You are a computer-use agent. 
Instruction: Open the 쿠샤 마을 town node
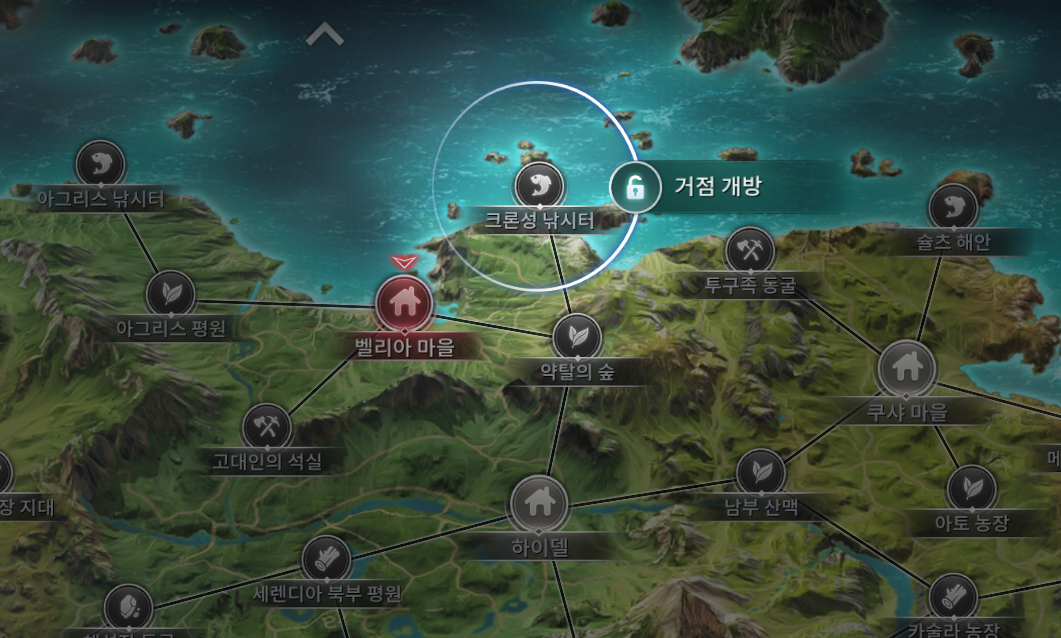[x=907, y=369]
